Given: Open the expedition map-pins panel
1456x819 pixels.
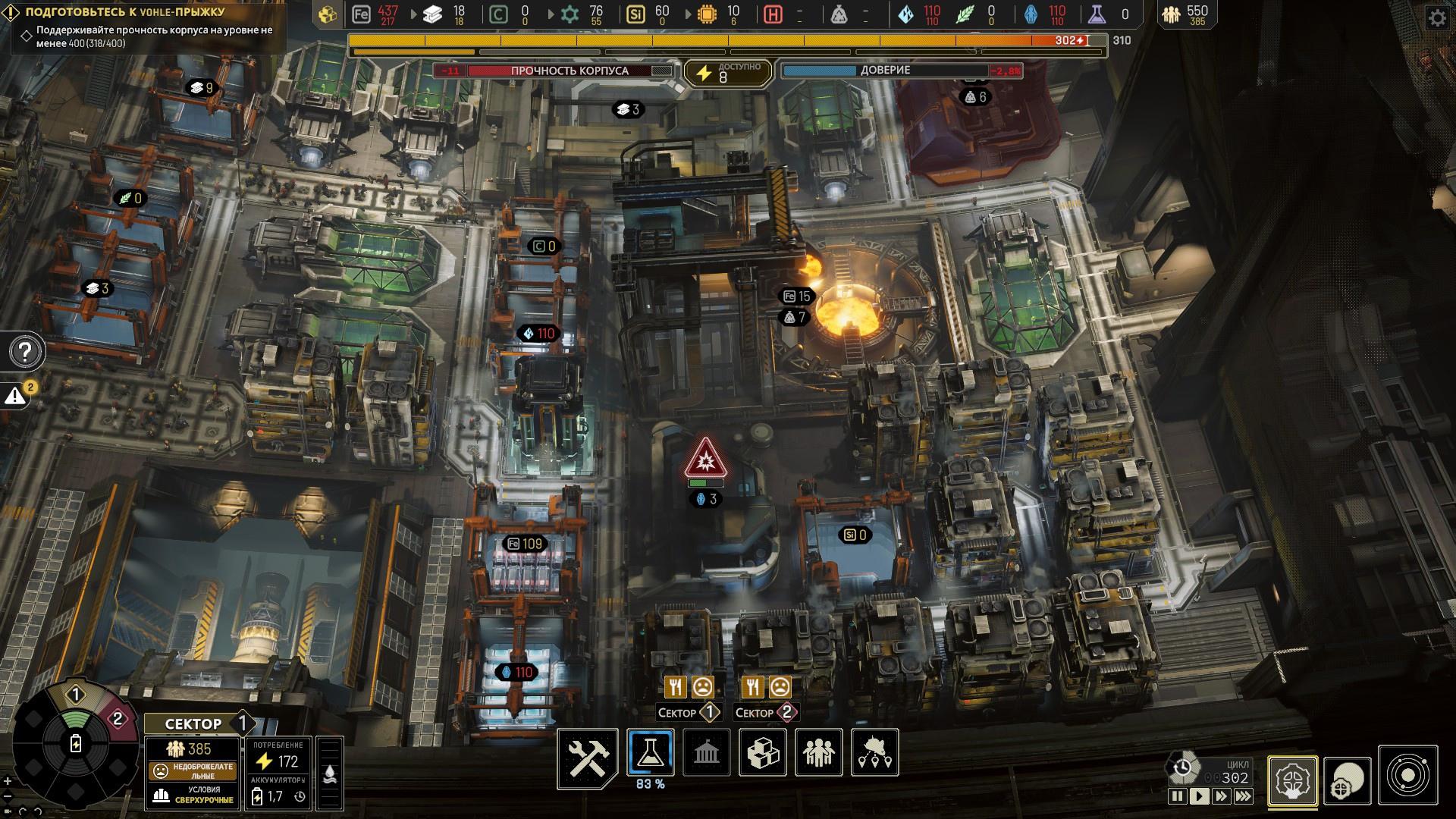Looking at the screenshot, I should tap(875, 752).
